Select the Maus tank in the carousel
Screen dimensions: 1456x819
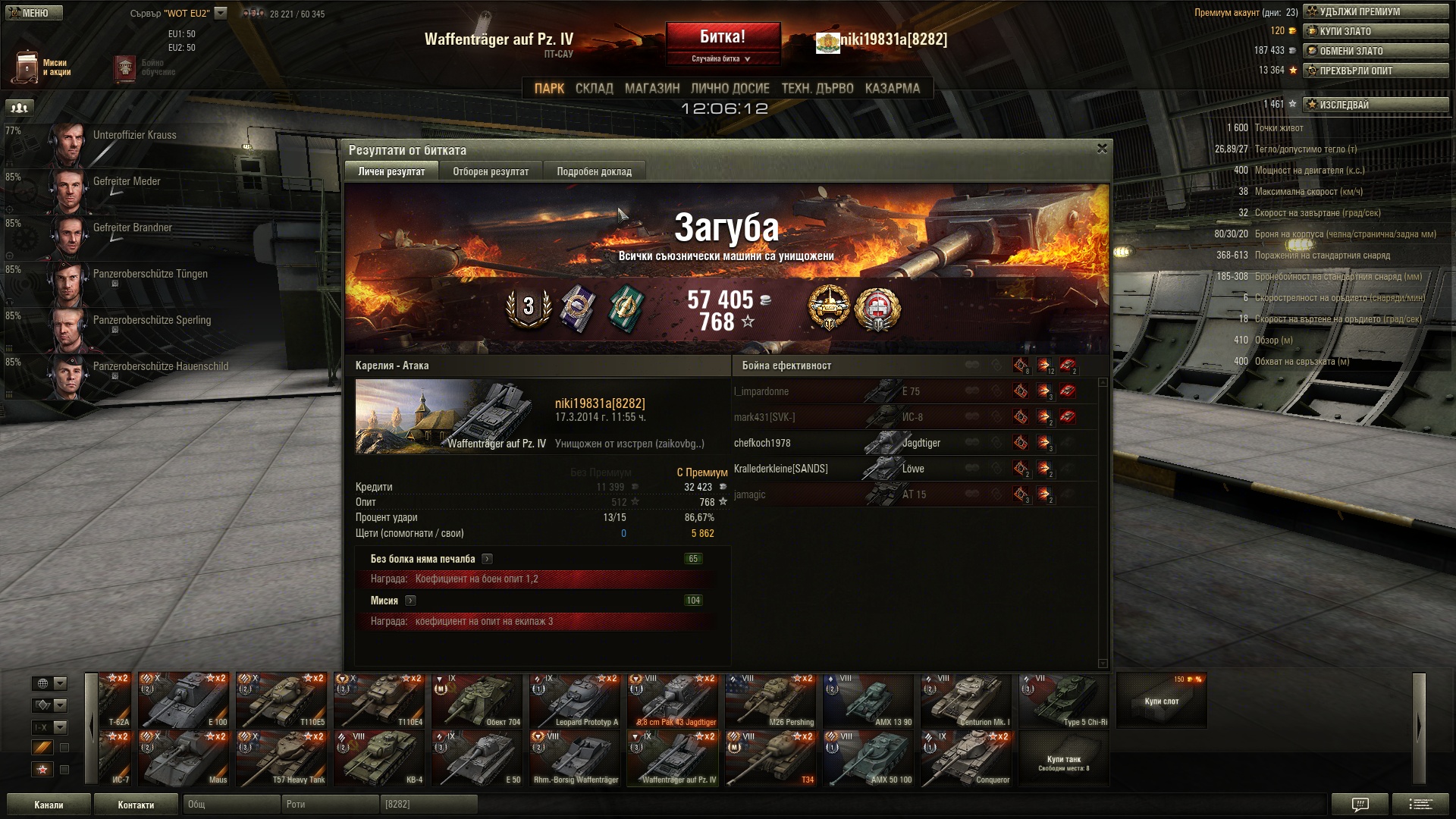click(184, 758)
